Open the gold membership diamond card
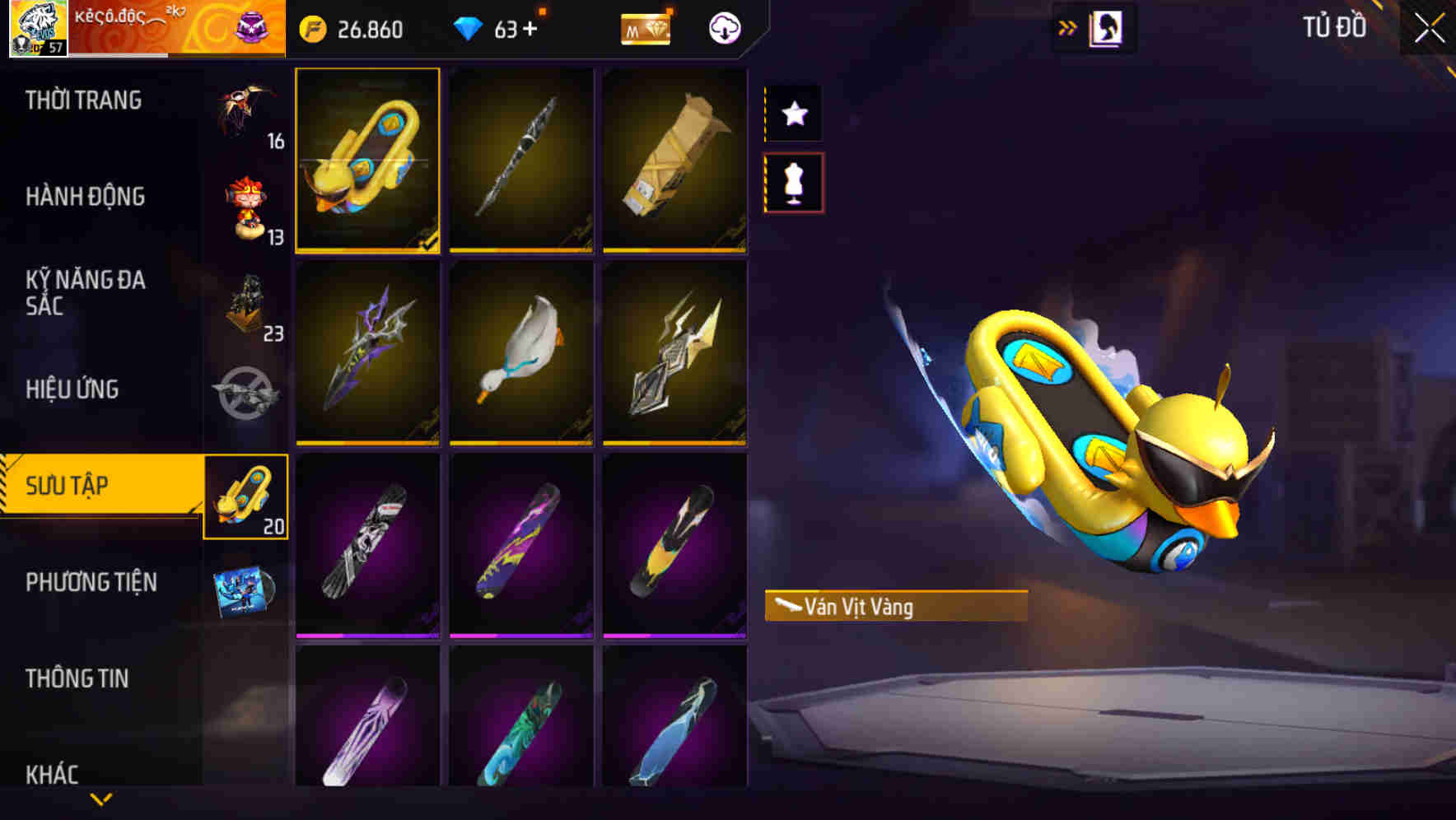Image resolution: width=1456 pixels, height=820 pixels. [646, 29]
